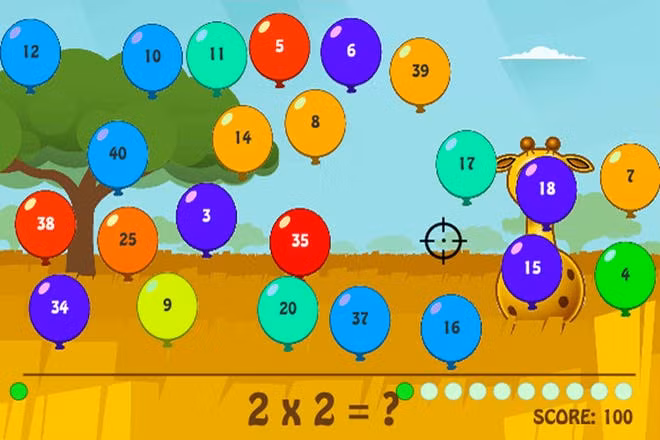Choose the orange balloon with 8
The width and height of the screenshot is (660, 440).
315,122
